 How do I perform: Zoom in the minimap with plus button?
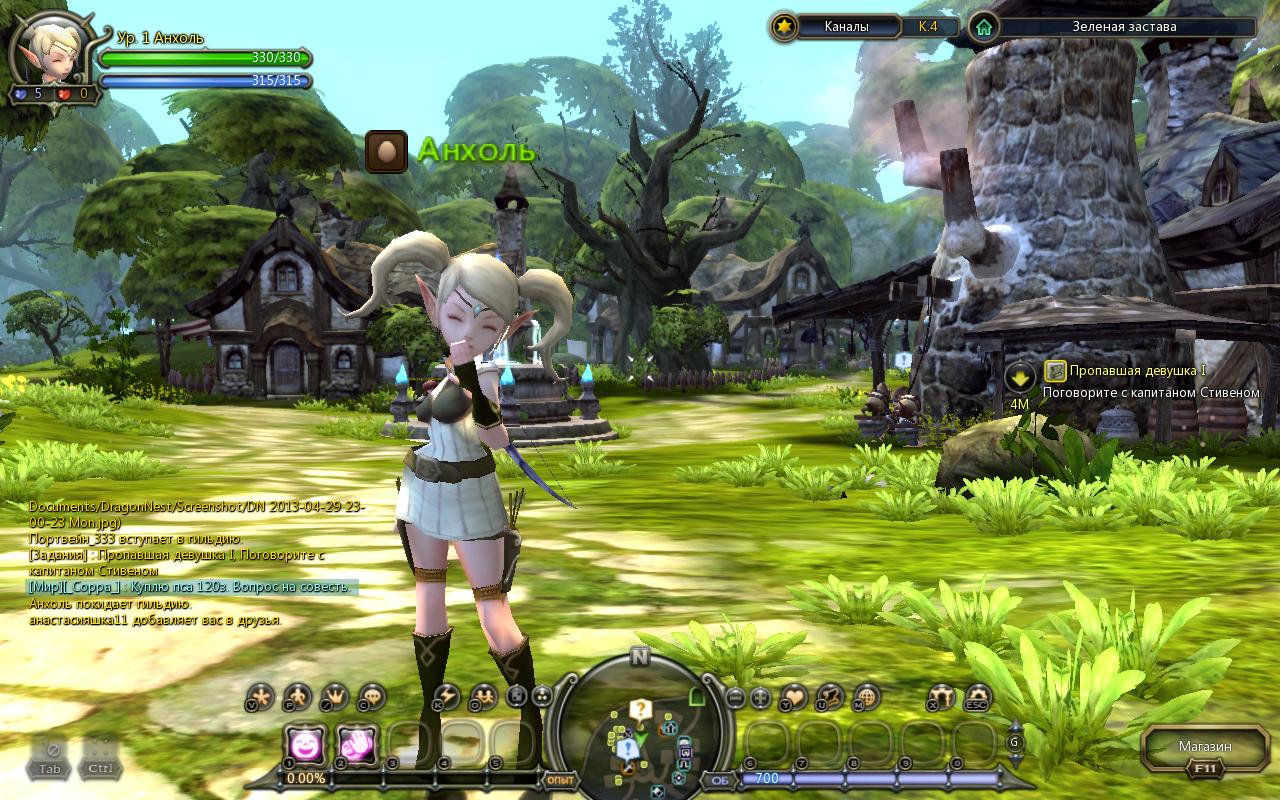pyautogui.click(x=761, y=697)
